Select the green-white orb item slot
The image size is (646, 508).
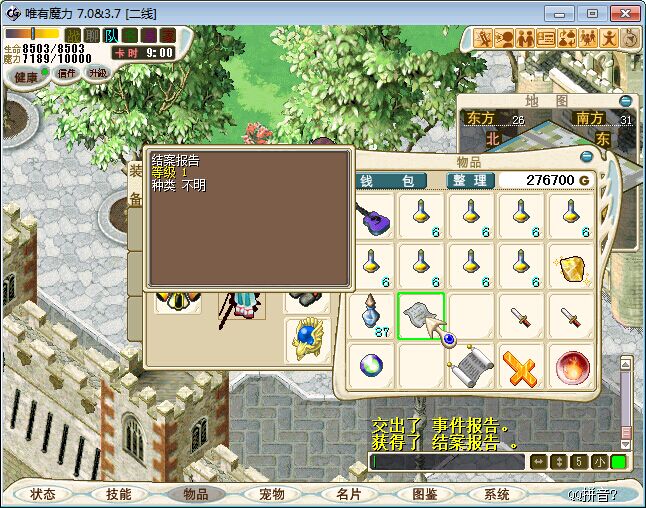(x=372, y=366)
